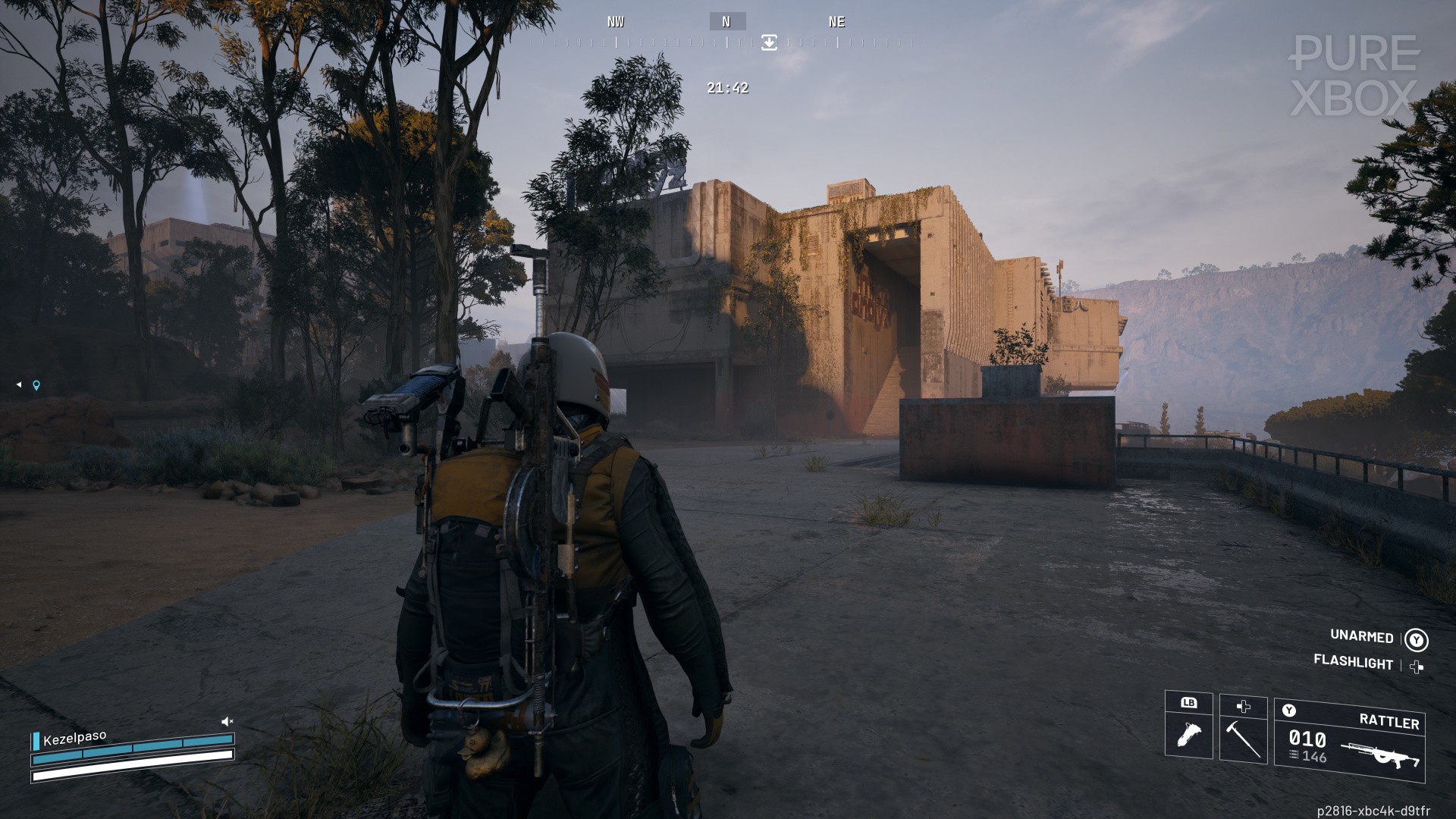Image resolution: width=1456 pixels, height=819 pixels.
Task: Click the waypoint marker below the compass
Action: (x=769, y=43)
